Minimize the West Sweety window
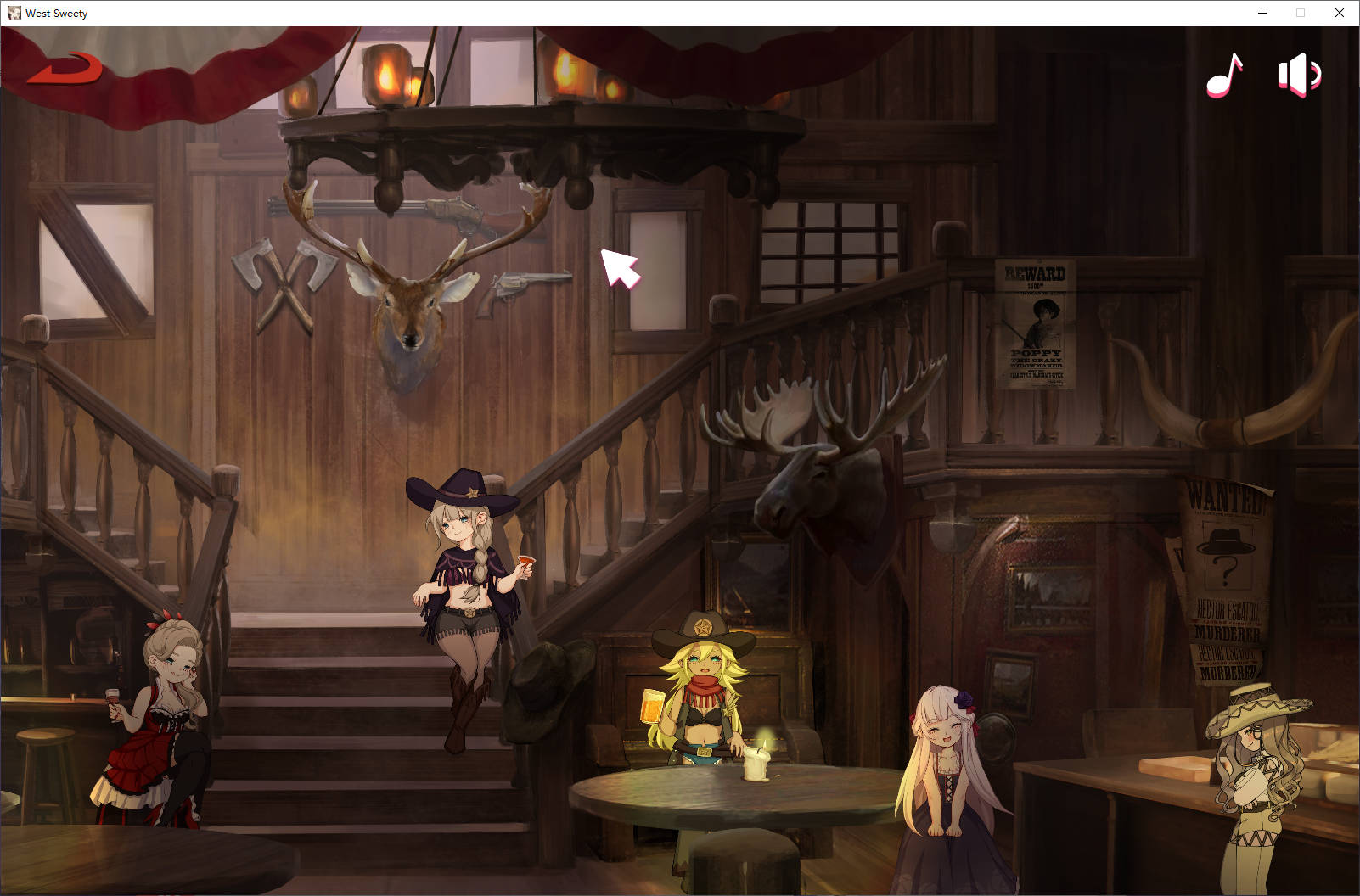1360x896 pixels. point(1262,13)
